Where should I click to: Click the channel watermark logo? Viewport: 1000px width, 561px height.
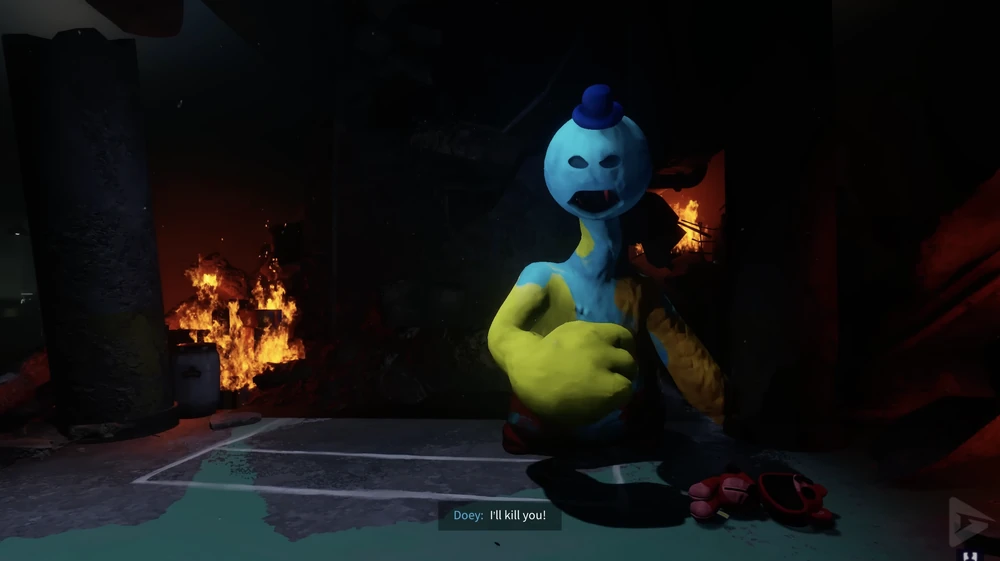click(x=968, y=521)
